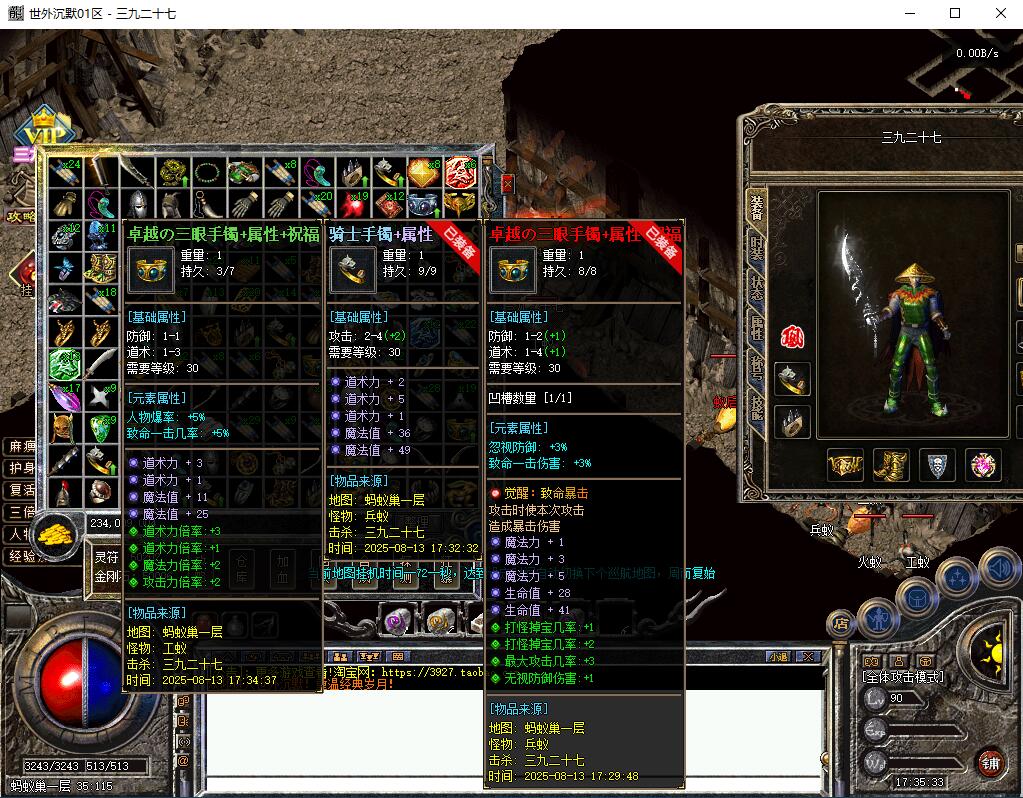Viewport: 1023px width, 798px height.
Task: Select the equipped golden boots slot
Action: pos(891,465)
